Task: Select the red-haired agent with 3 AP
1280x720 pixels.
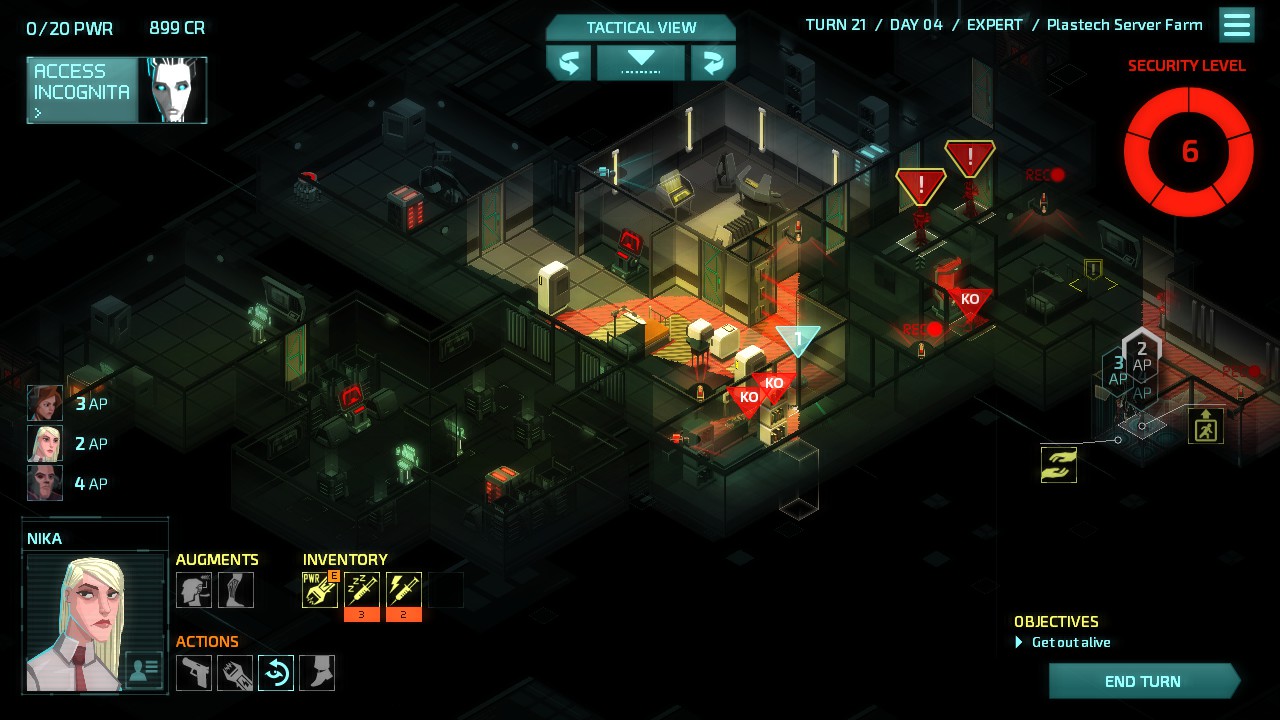Action: click(45, 404)
